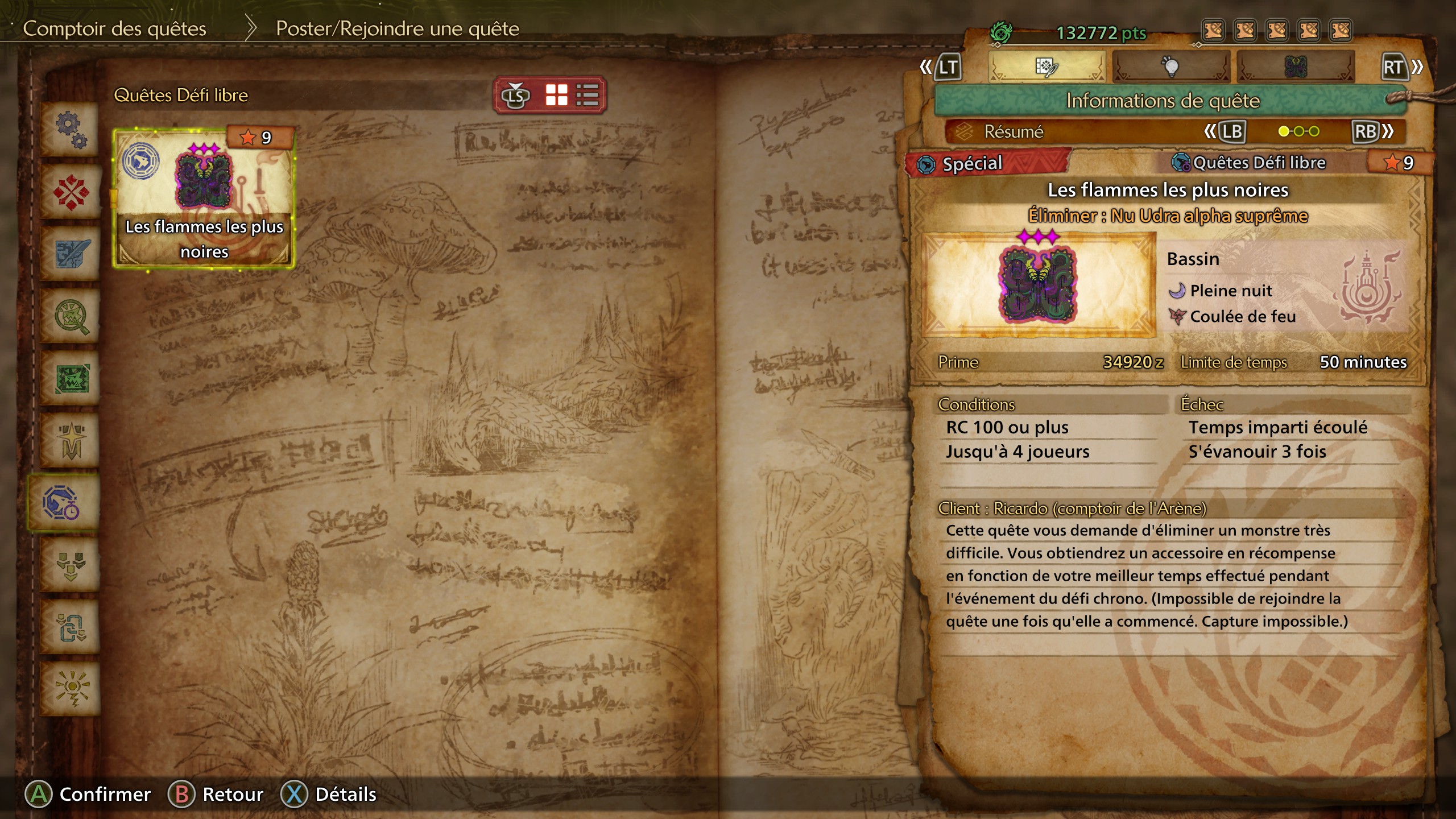This screenshot has width=1456, height=819.
Task: Switch to the lightbulb hints tab
Action: point(1172,67)
